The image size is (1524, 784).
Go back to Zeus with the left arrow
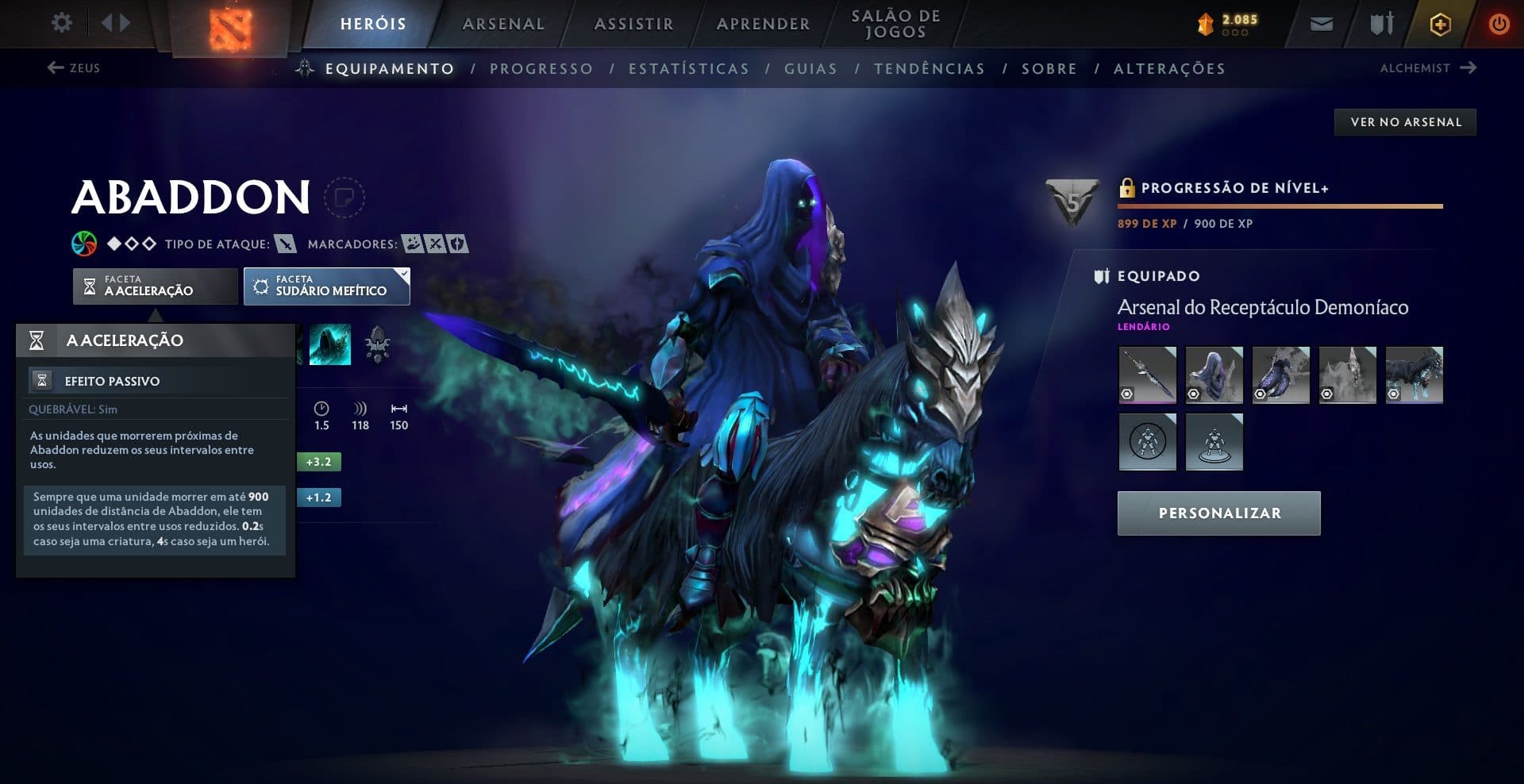click(x=55, y=68)
